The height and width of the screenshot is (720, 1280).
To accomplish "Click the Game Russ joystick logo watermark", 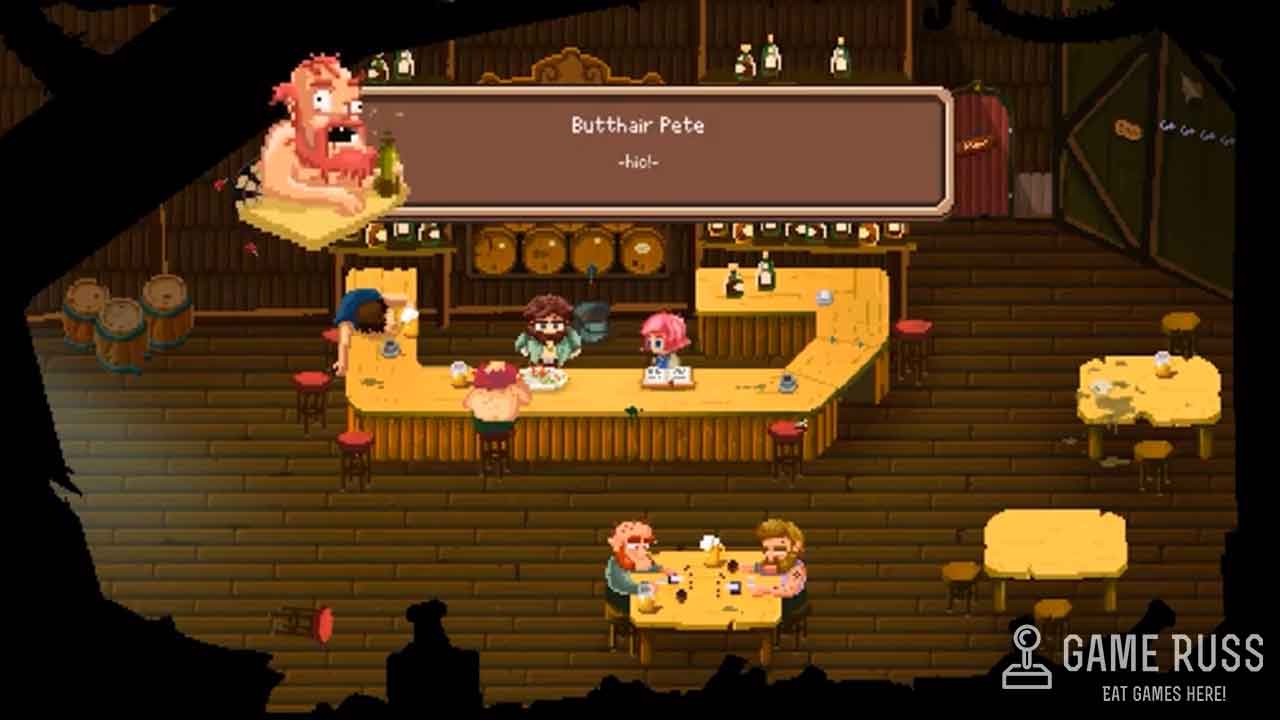I will tap(1027, 657).
